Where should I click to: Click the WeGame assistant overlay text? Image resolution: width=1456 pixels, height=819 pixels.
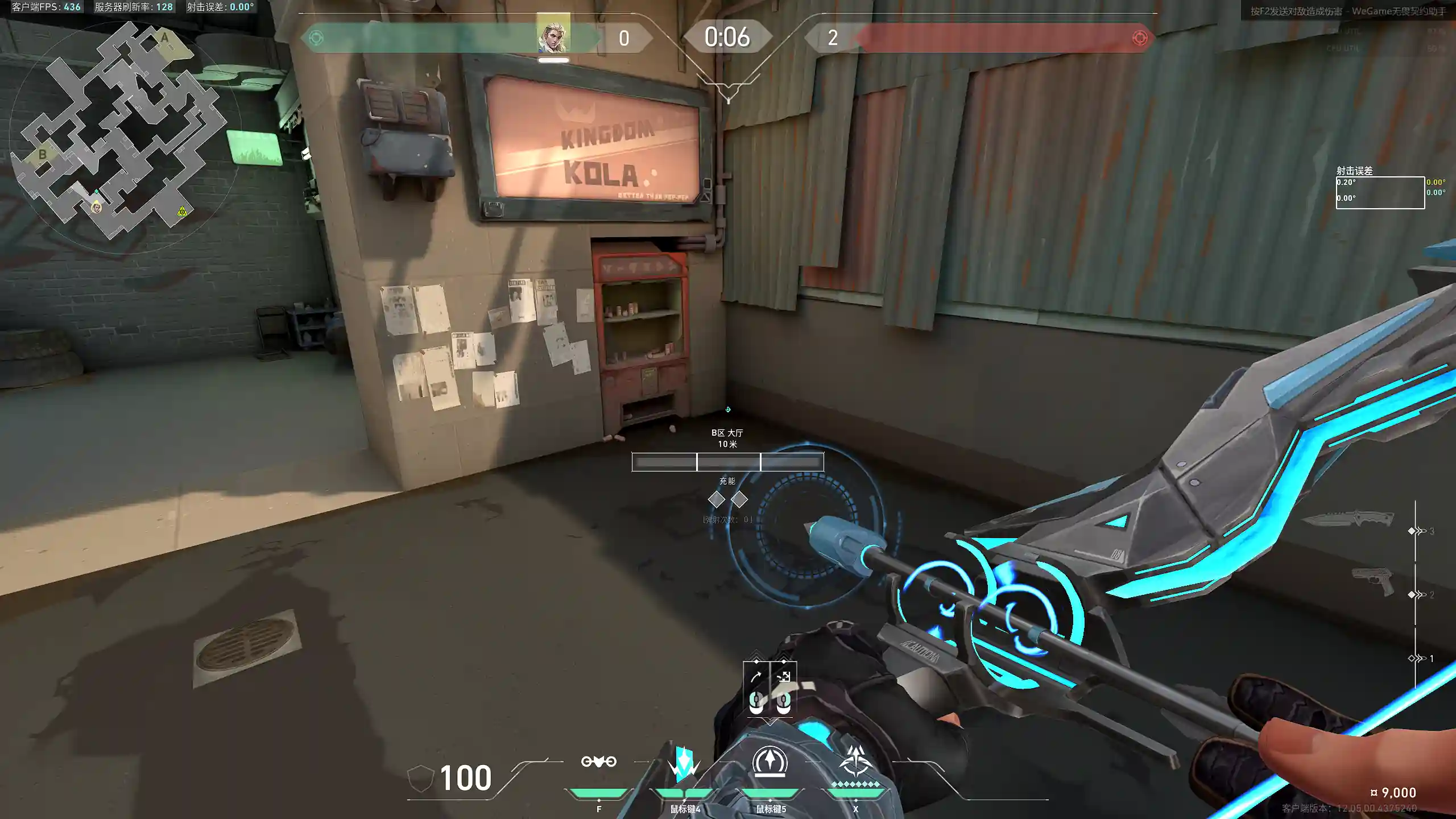click(1348, 11)
